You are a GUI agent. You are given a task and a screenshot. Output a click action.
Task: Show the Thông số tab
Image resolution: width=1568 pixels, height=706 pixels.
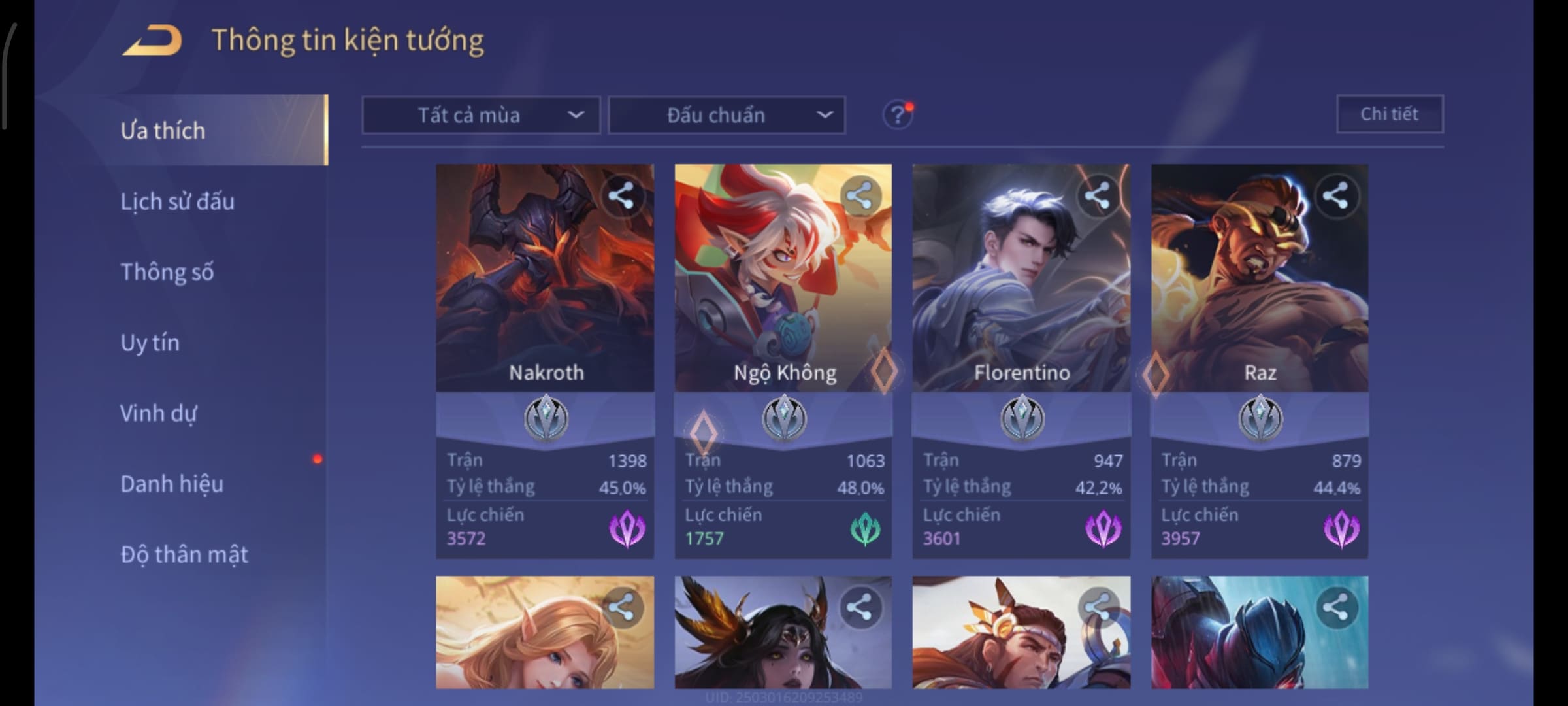click(167, 272)
